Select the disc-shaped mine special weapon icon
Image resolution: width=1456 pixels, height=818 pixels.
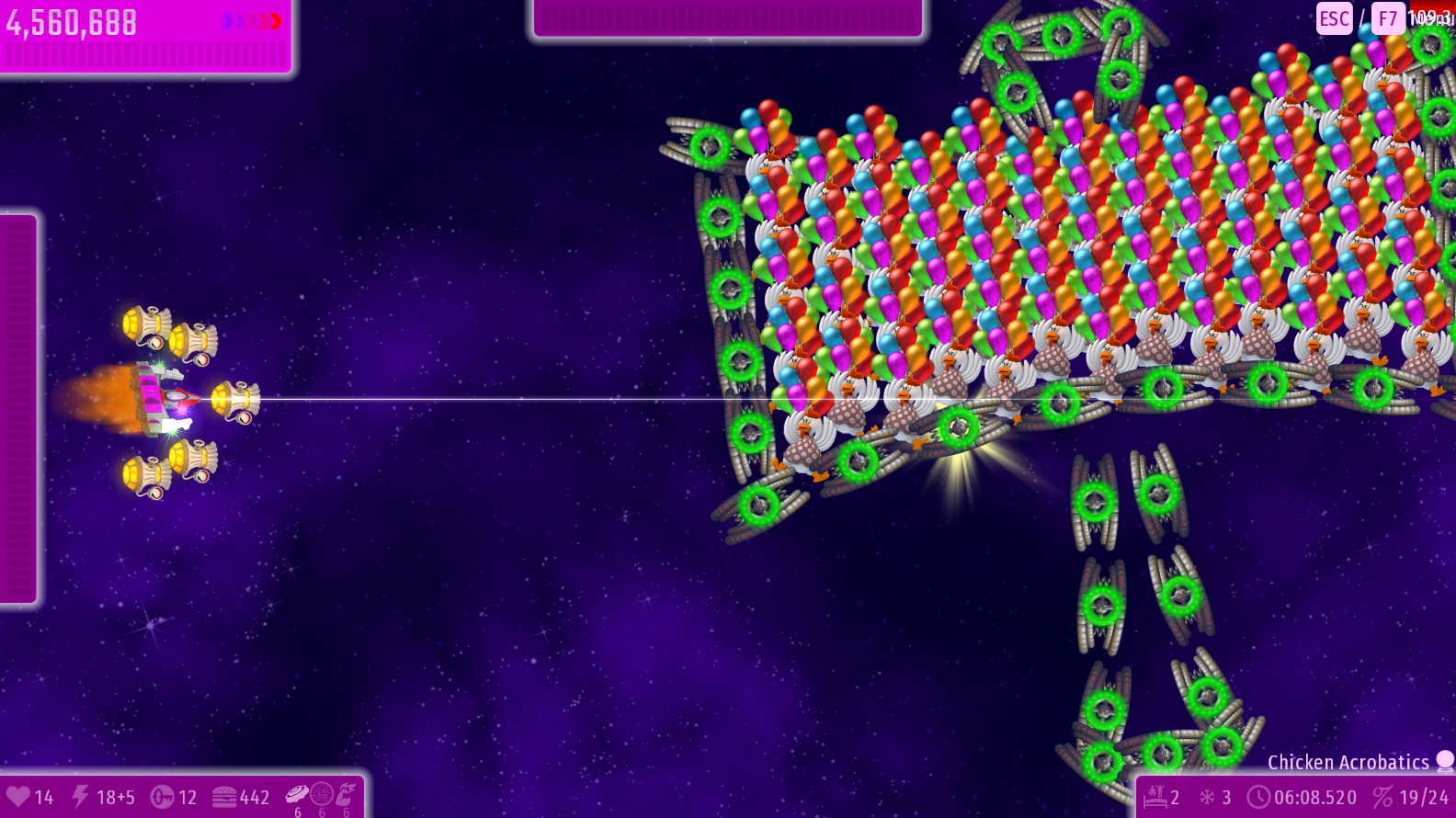coord(298,794)
